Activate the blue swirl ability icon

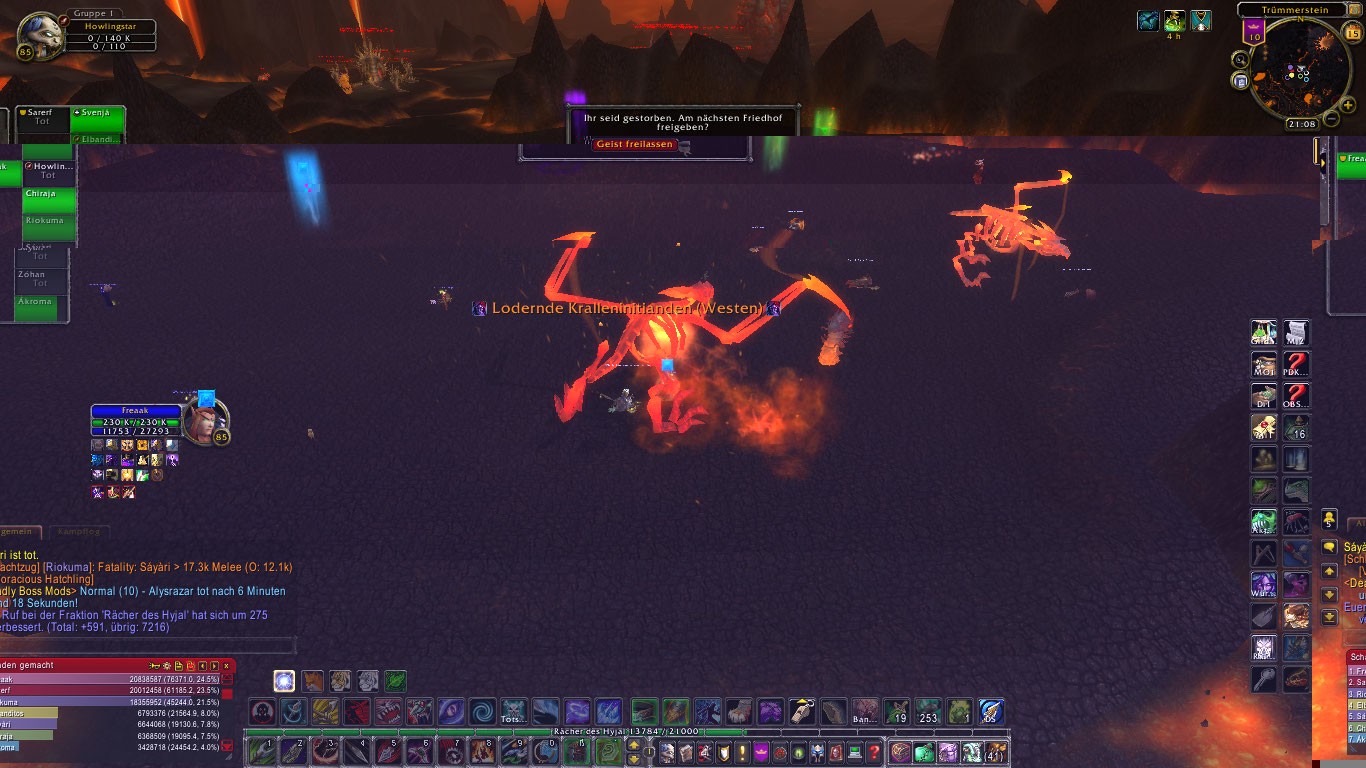pos(483,712)
